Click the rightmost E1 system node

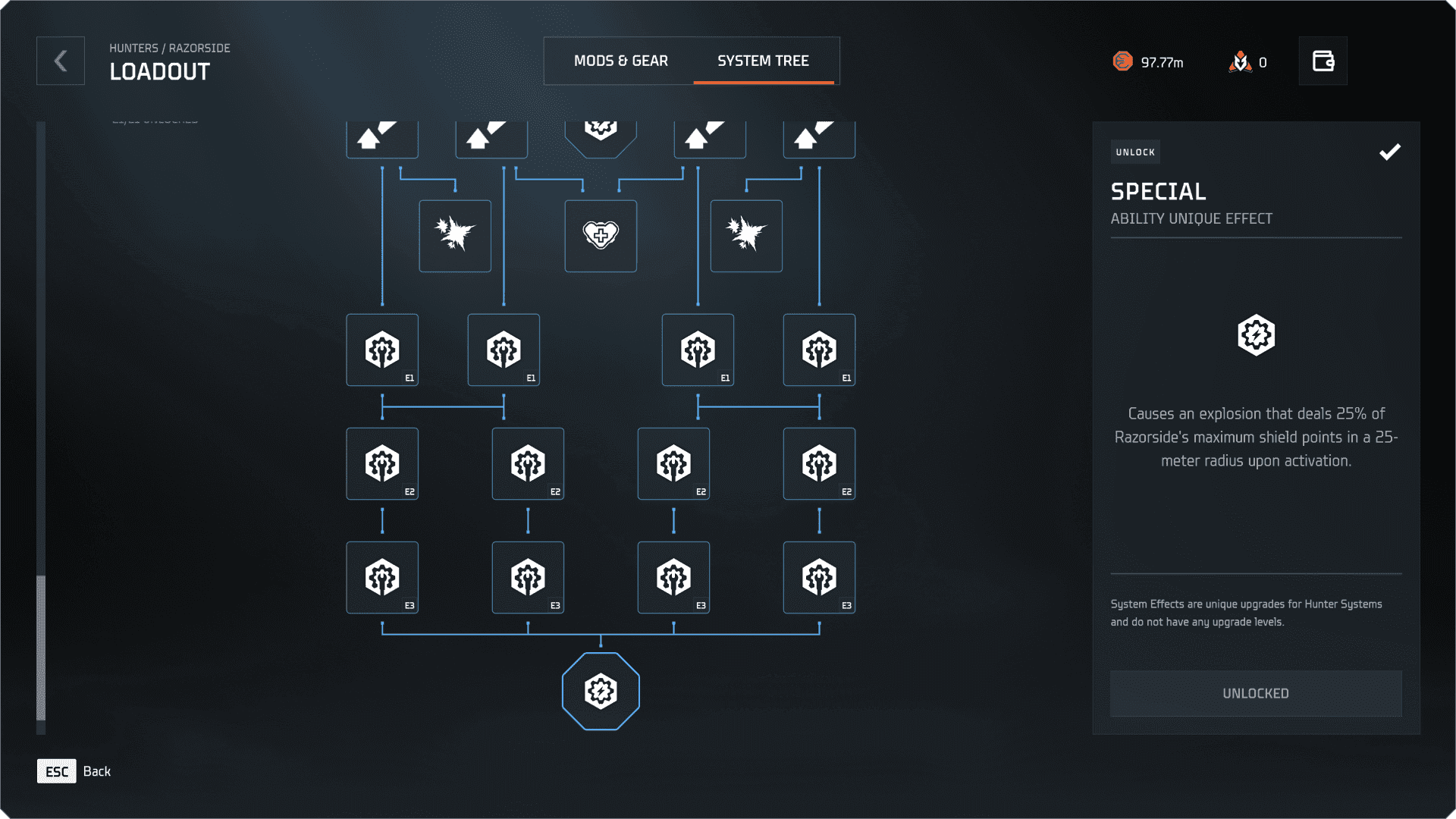[x=819, y=350]
